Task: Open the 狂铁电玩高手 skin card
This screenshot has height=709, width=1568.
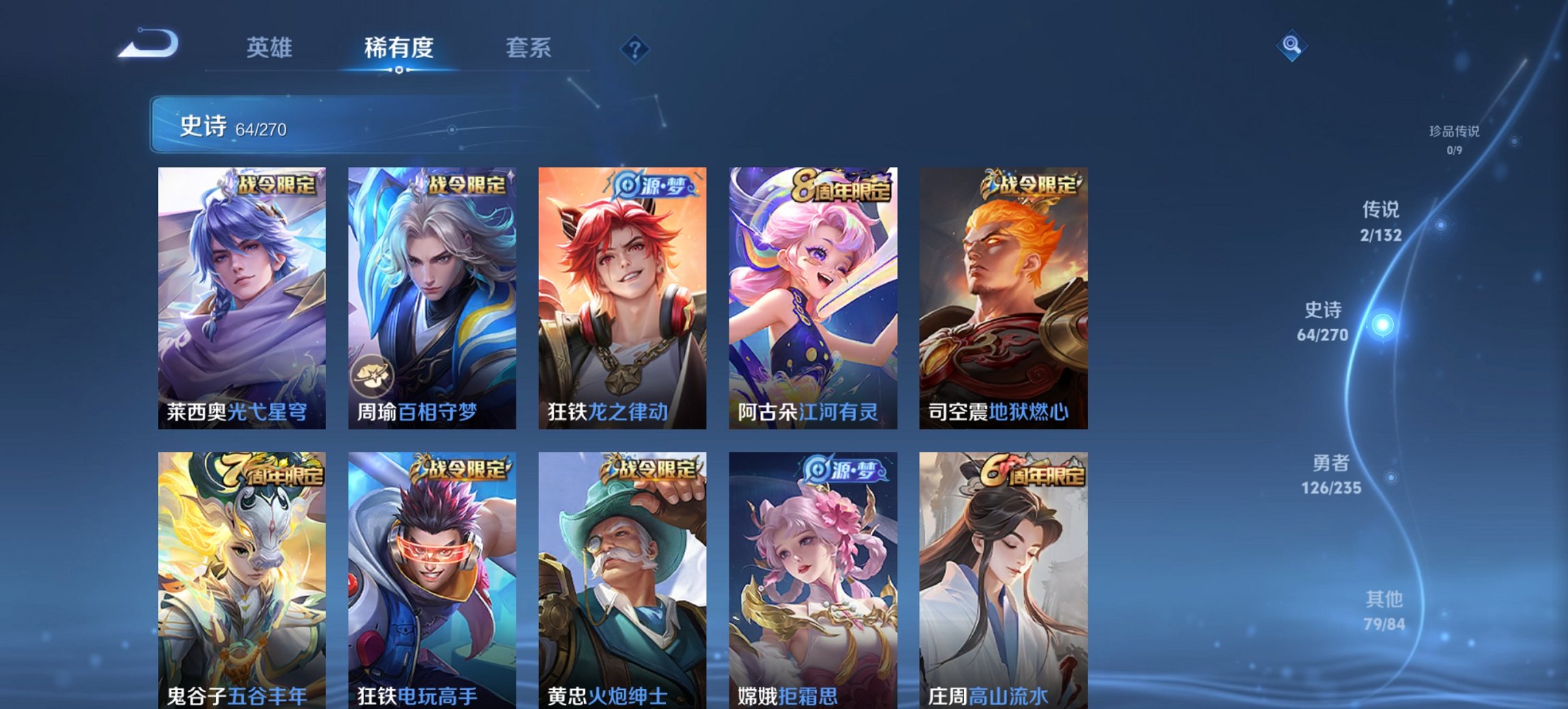Action: click(x=430, y=581)
